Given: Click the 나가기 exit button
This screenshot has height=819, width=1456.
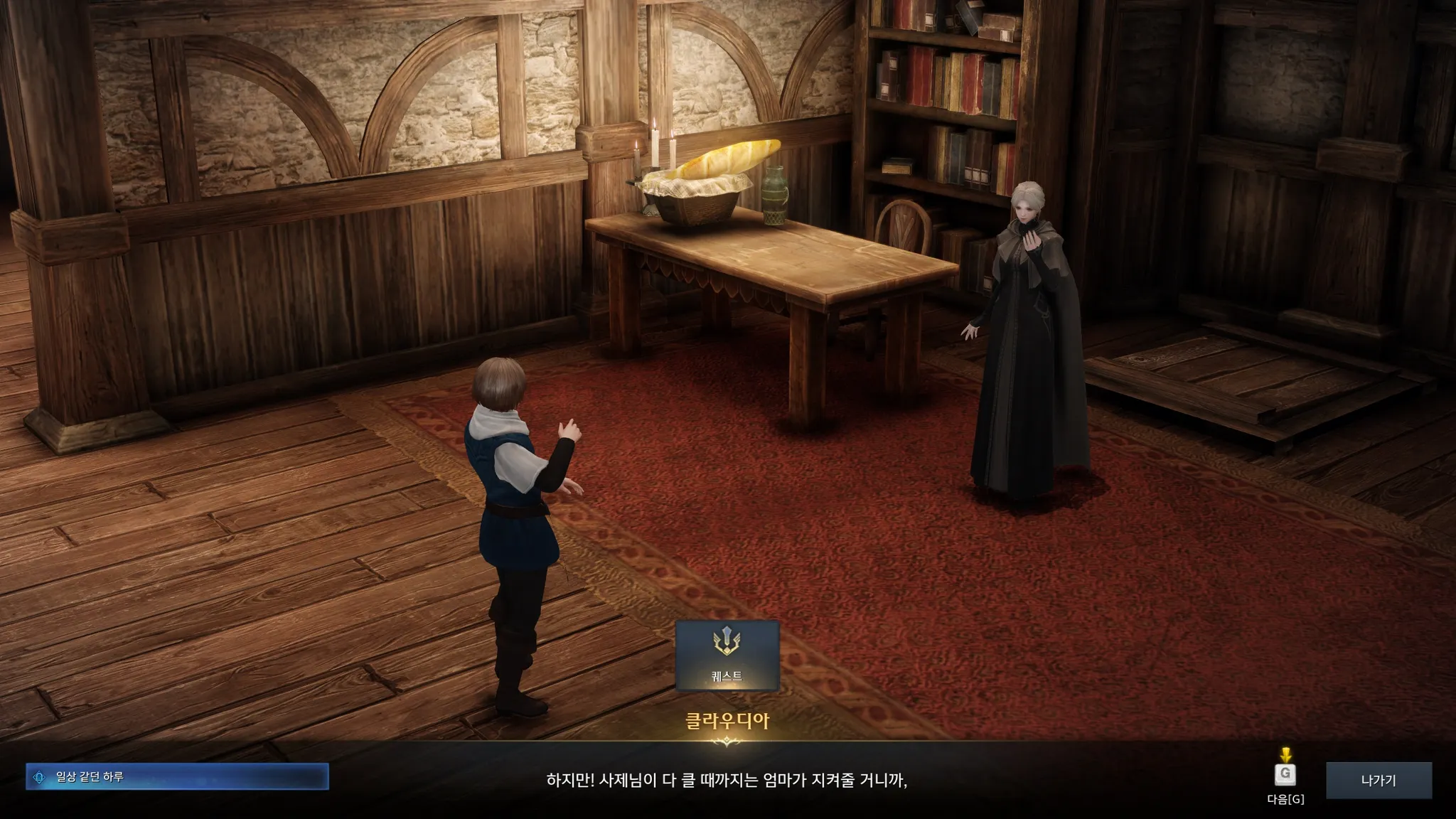Looking at the screenshot, I should pyautogui.click(x=1379, y=781).
